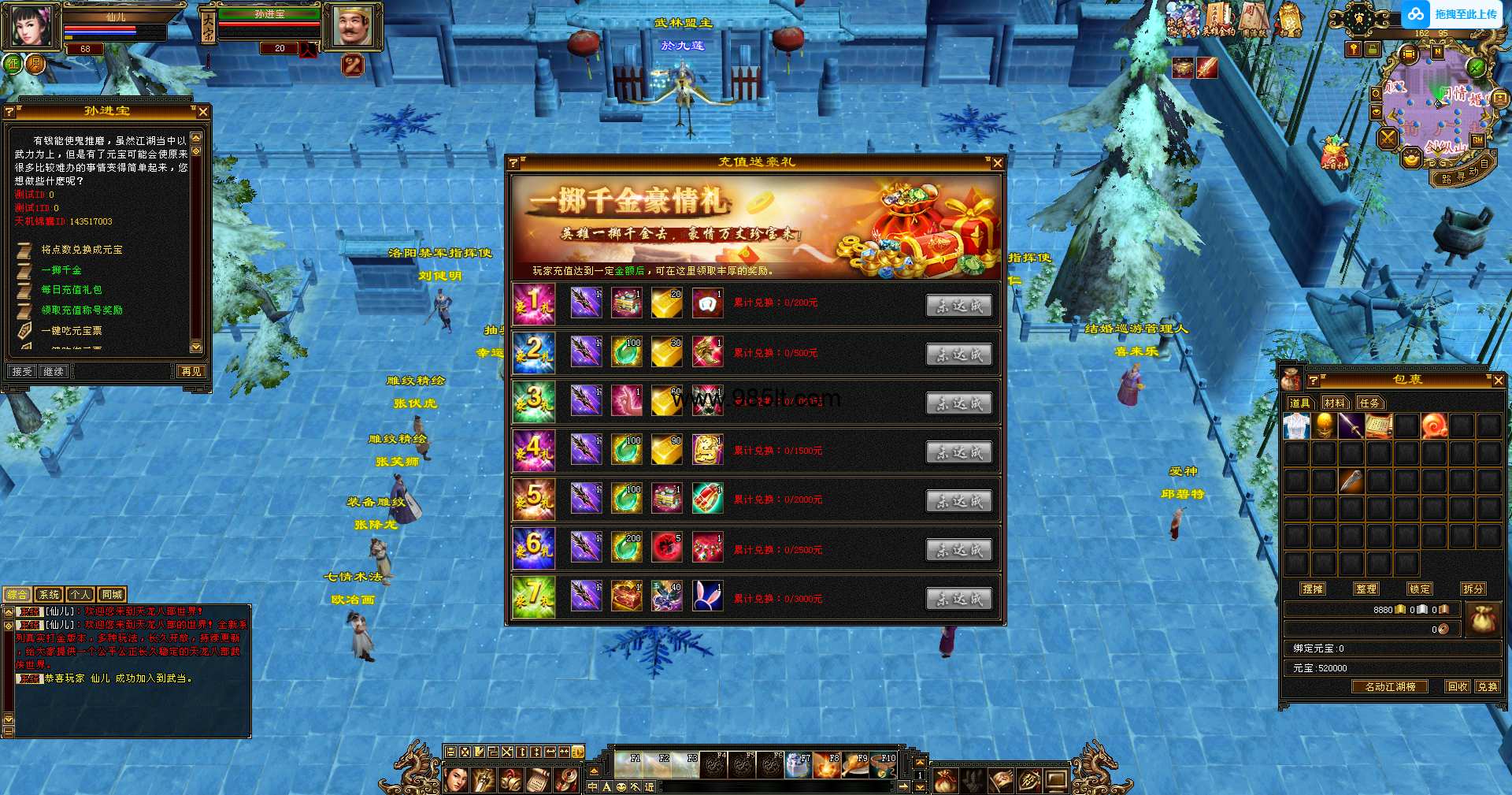This screenshot has width=1512, height=795.
Task: Say goodbye with the 再见 button
Action: click(x=191, y=371)
